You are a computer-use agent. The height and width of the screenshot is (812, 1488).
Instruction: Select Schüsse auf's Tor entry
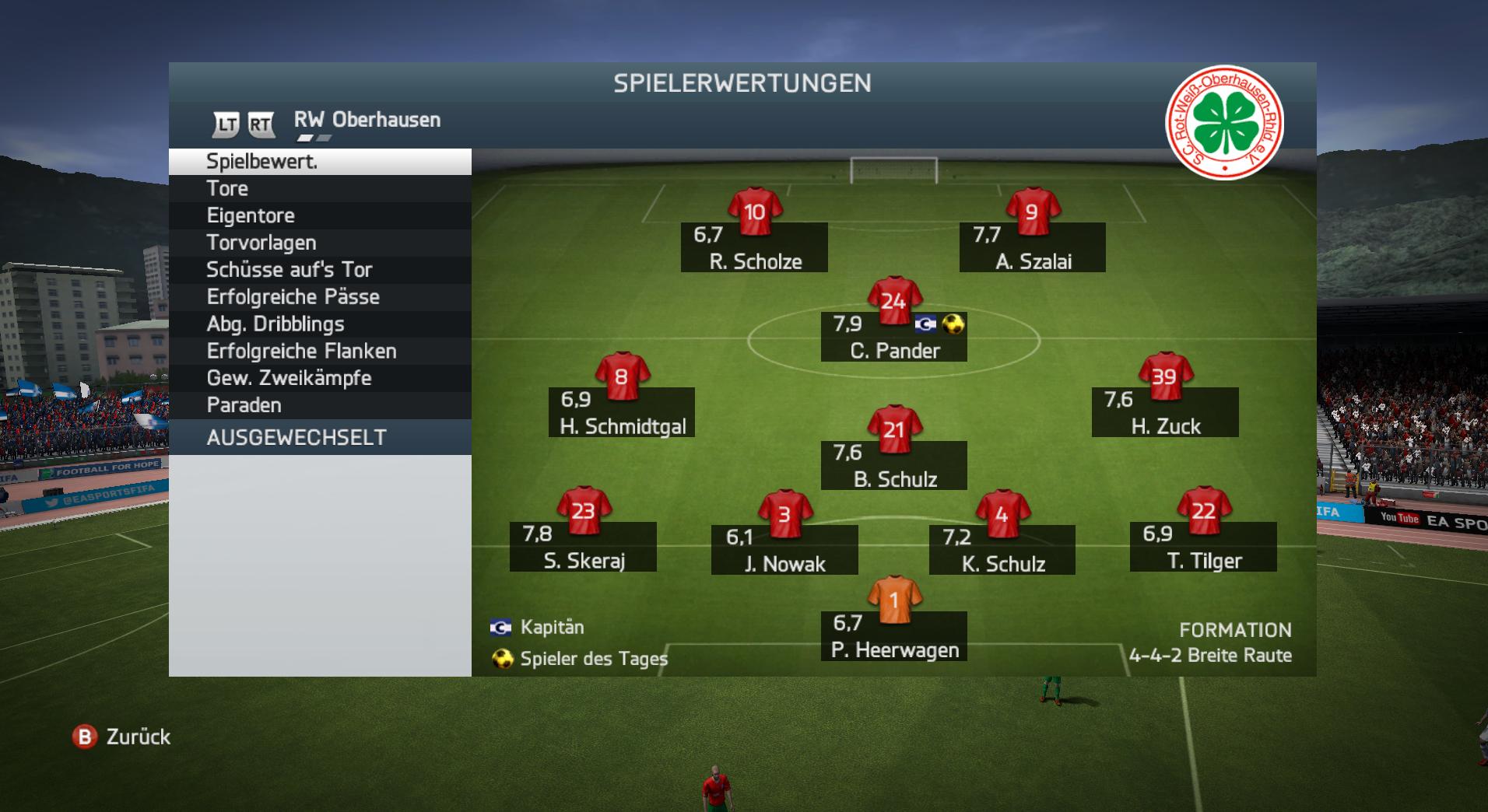319,270
